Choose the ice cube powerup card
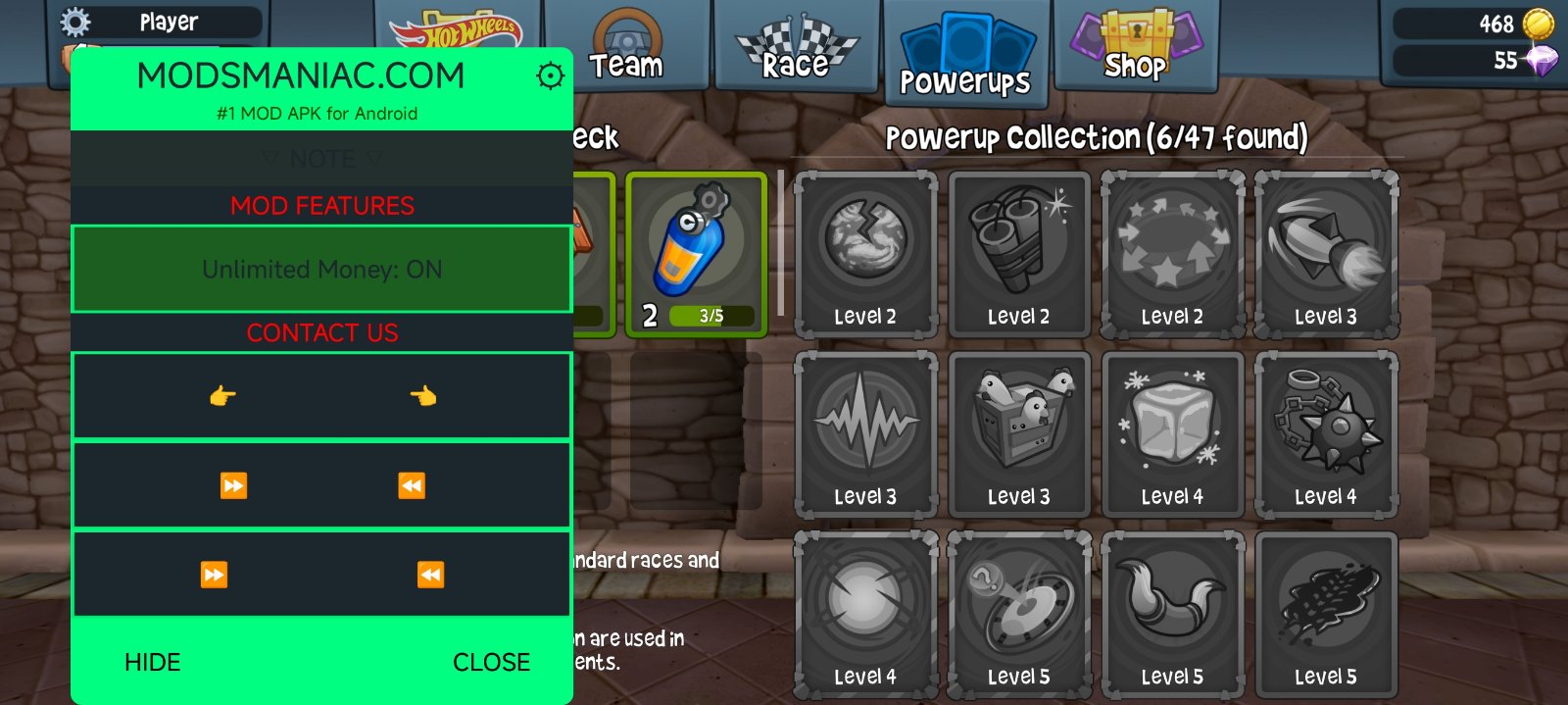 click(x=1172, y=432)
